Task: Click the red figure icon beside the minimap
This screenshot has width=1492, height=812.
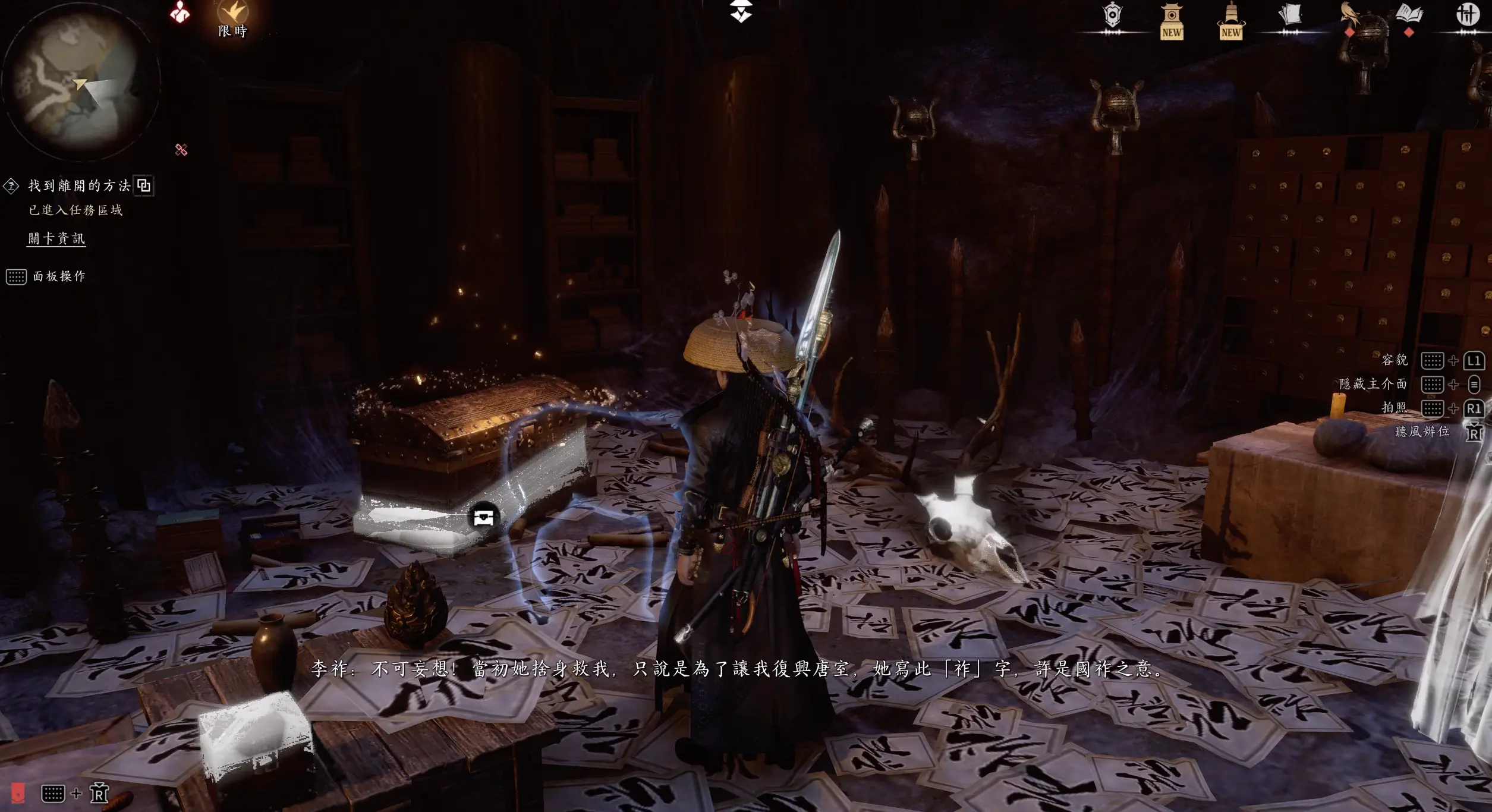Action: click(180, 13)
